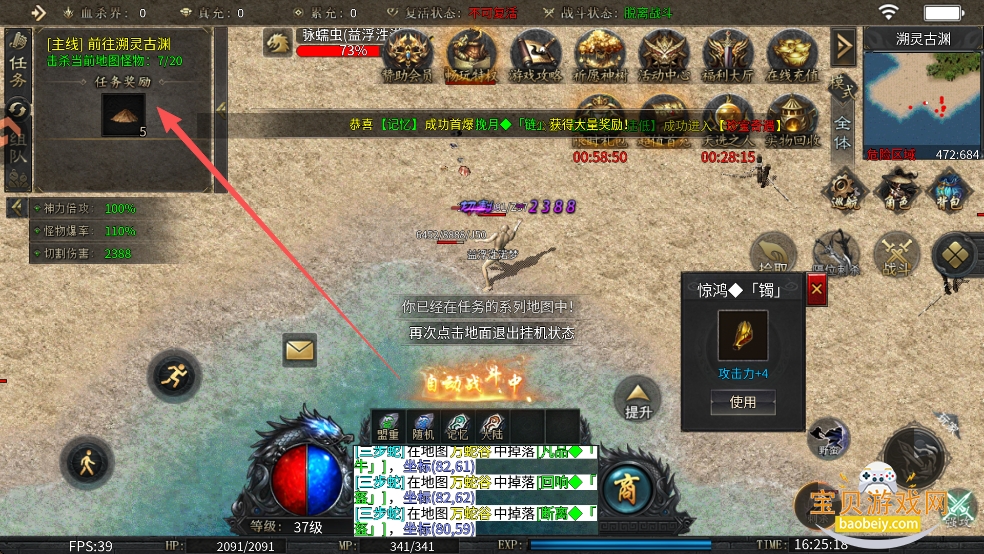This screenshot has height=554, width=984.
Task: Open the mail envelope icon
Action: coord(299,350)
